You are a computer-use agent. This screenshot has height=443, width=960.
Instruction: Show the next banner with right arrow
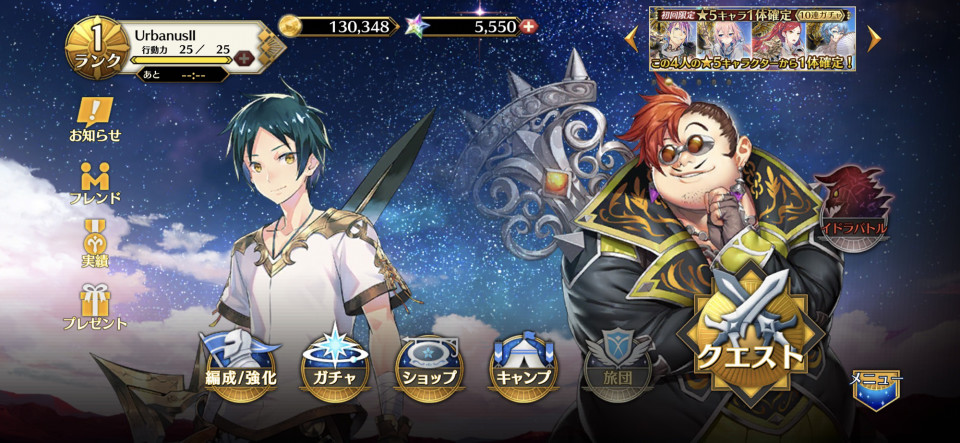pos(874,38)
